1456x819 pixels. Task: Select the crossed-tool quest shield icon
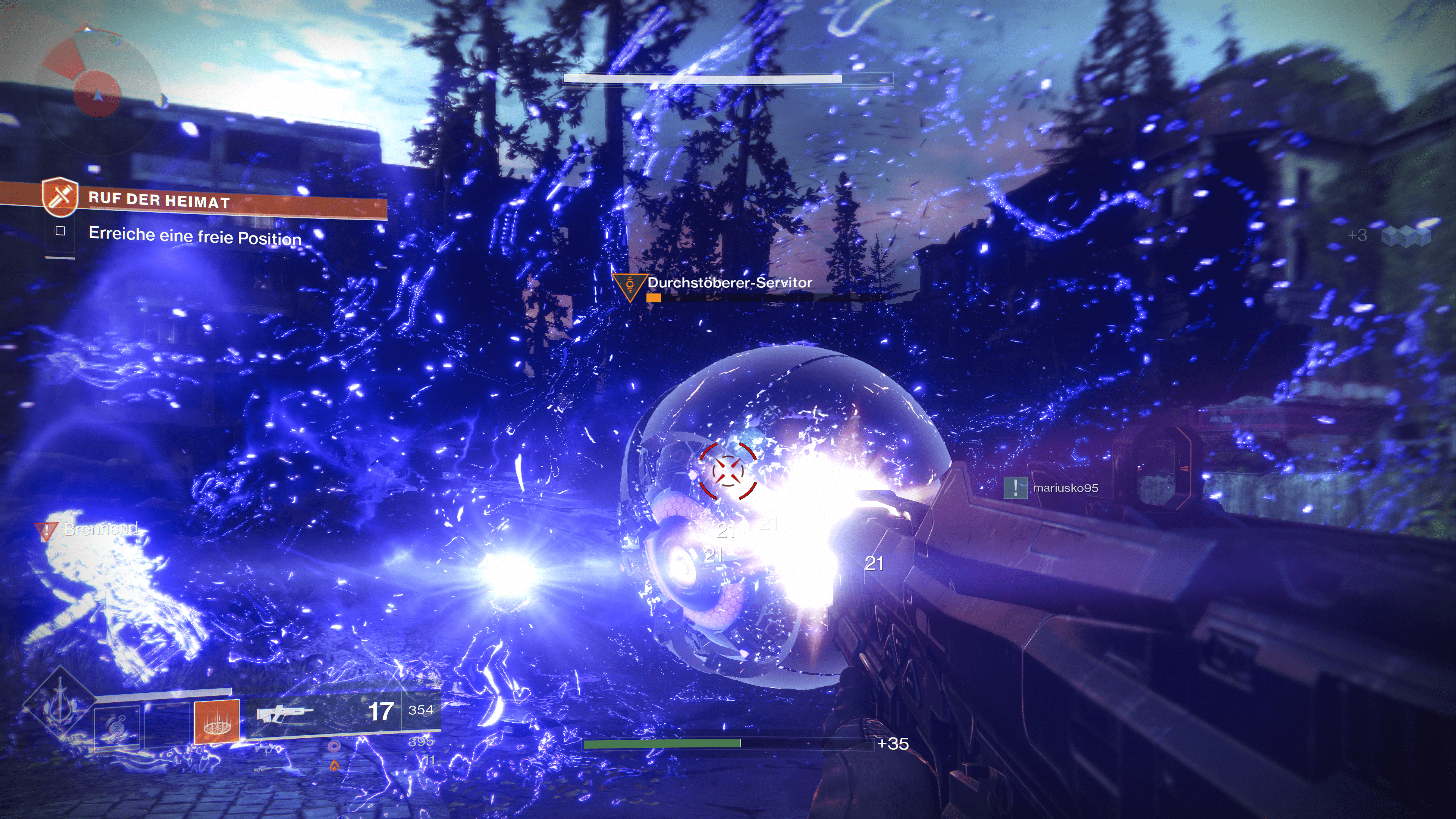click(x=60, y=196)
